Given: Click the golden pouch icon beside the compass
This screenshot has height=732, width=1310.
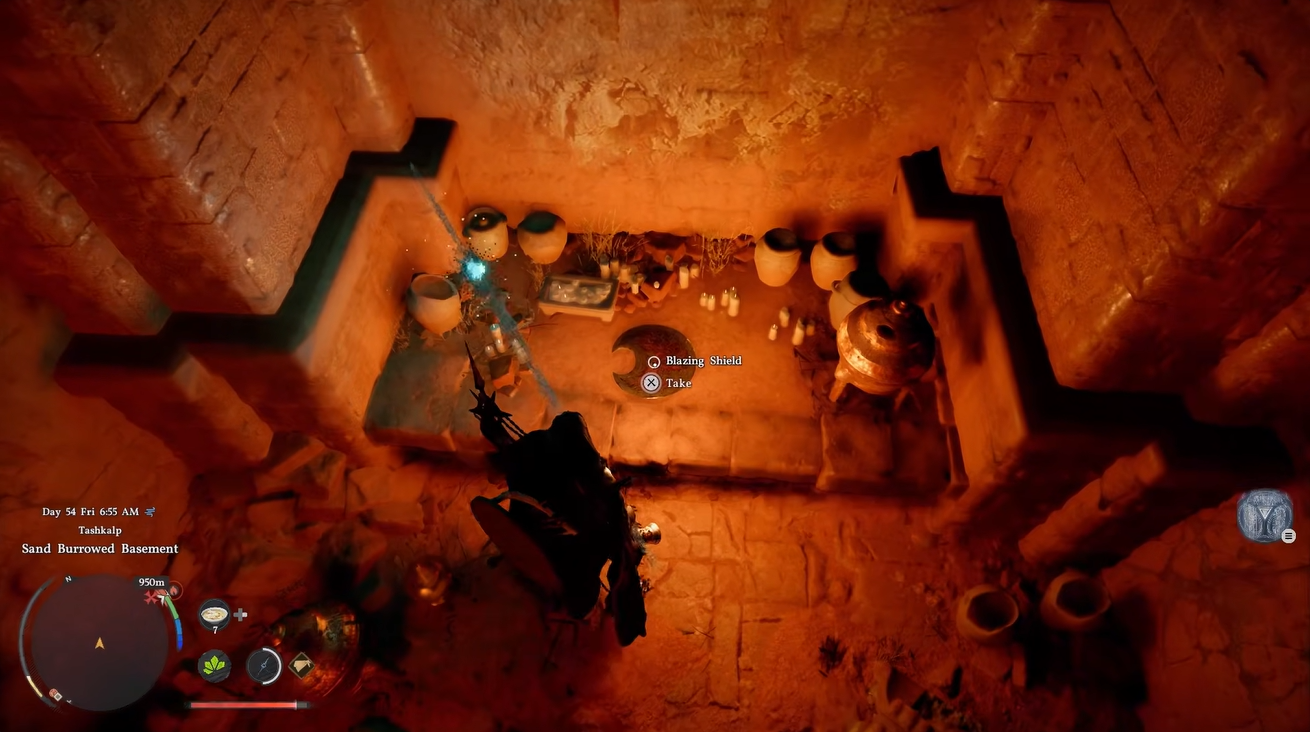Looking at the screenshot, I should tap(300, 665).
